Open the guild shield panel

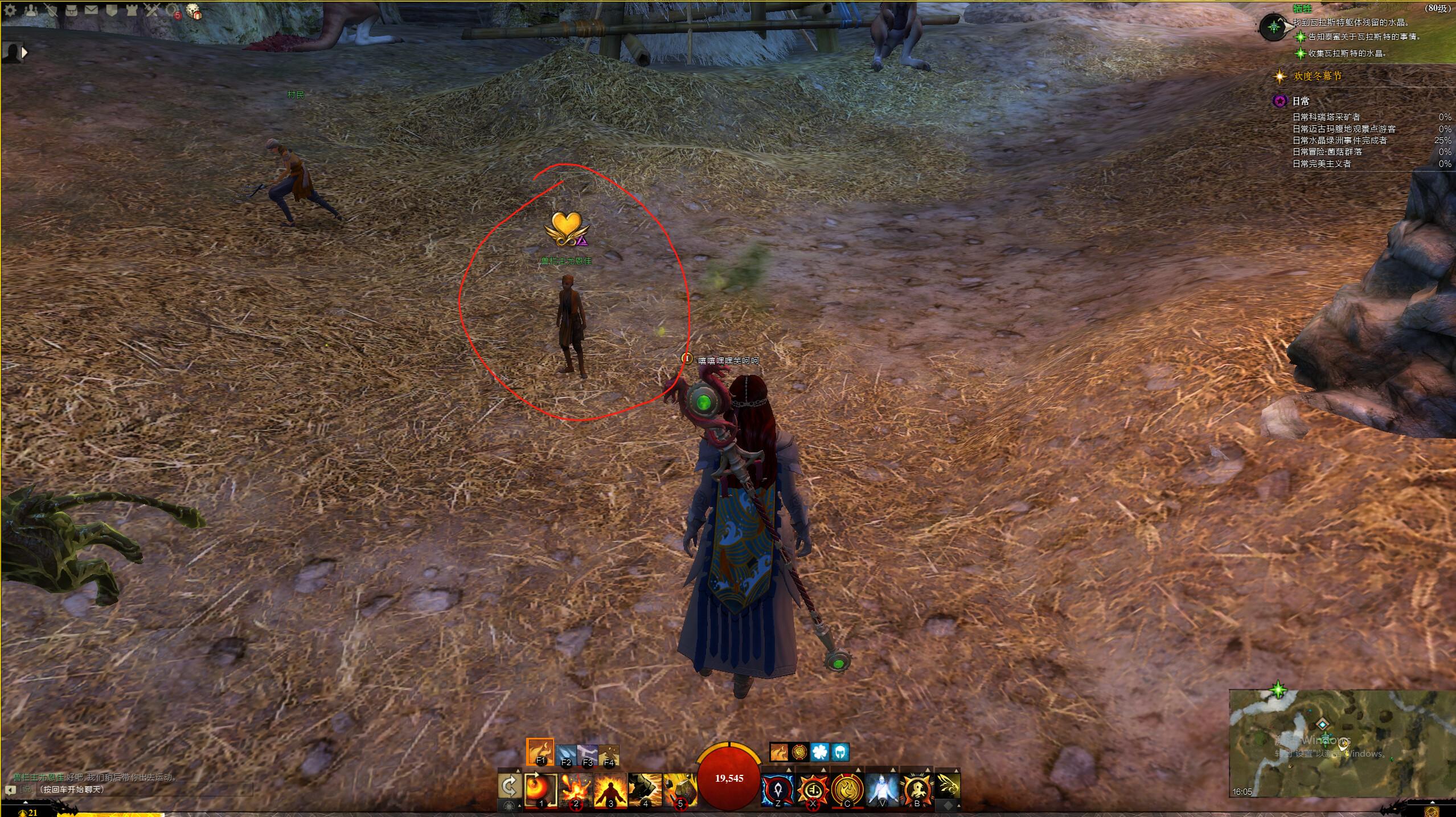111,10
